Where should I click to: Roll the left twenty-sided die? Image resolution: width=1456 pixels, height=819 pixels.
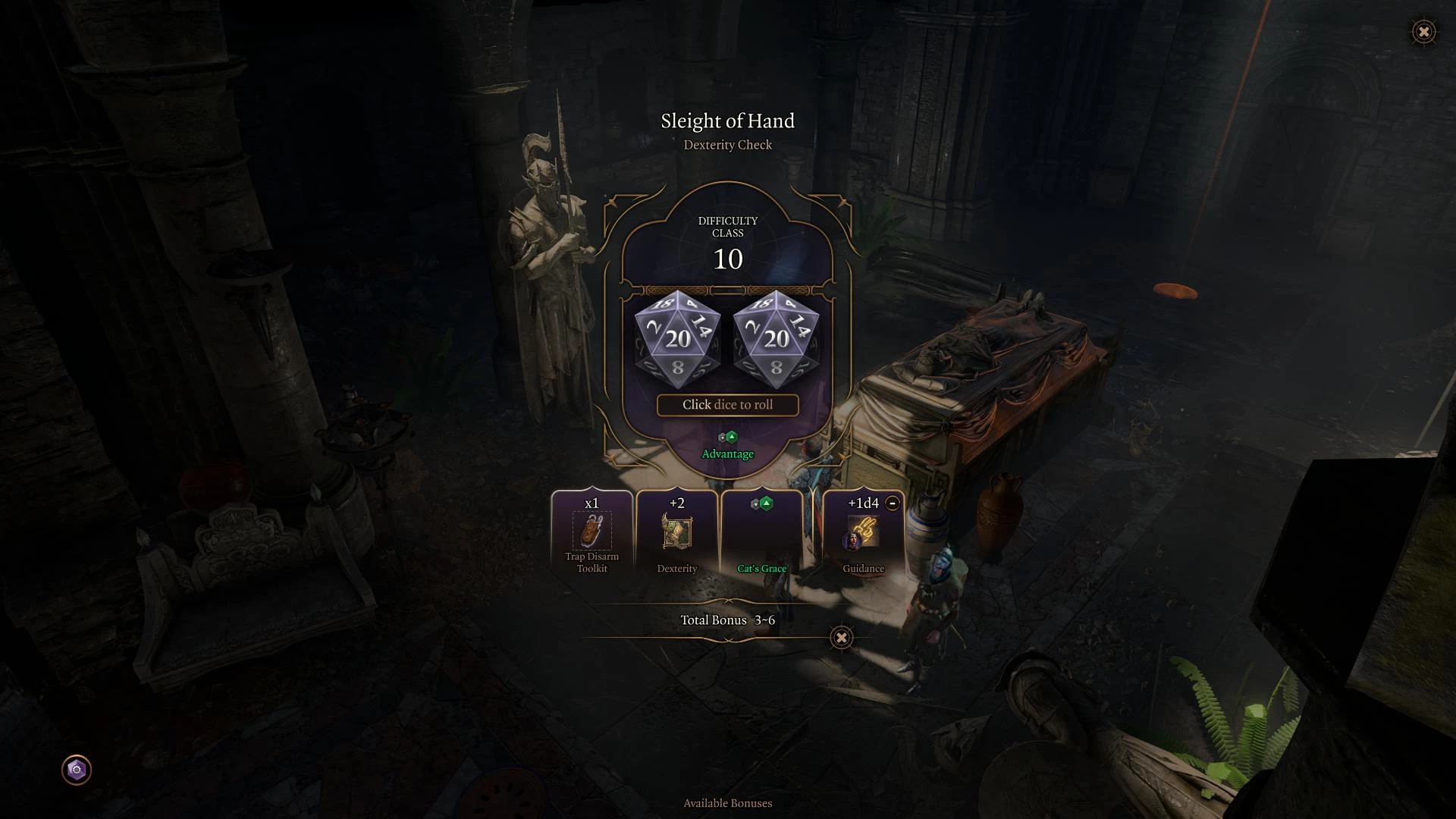pos(677,339)
